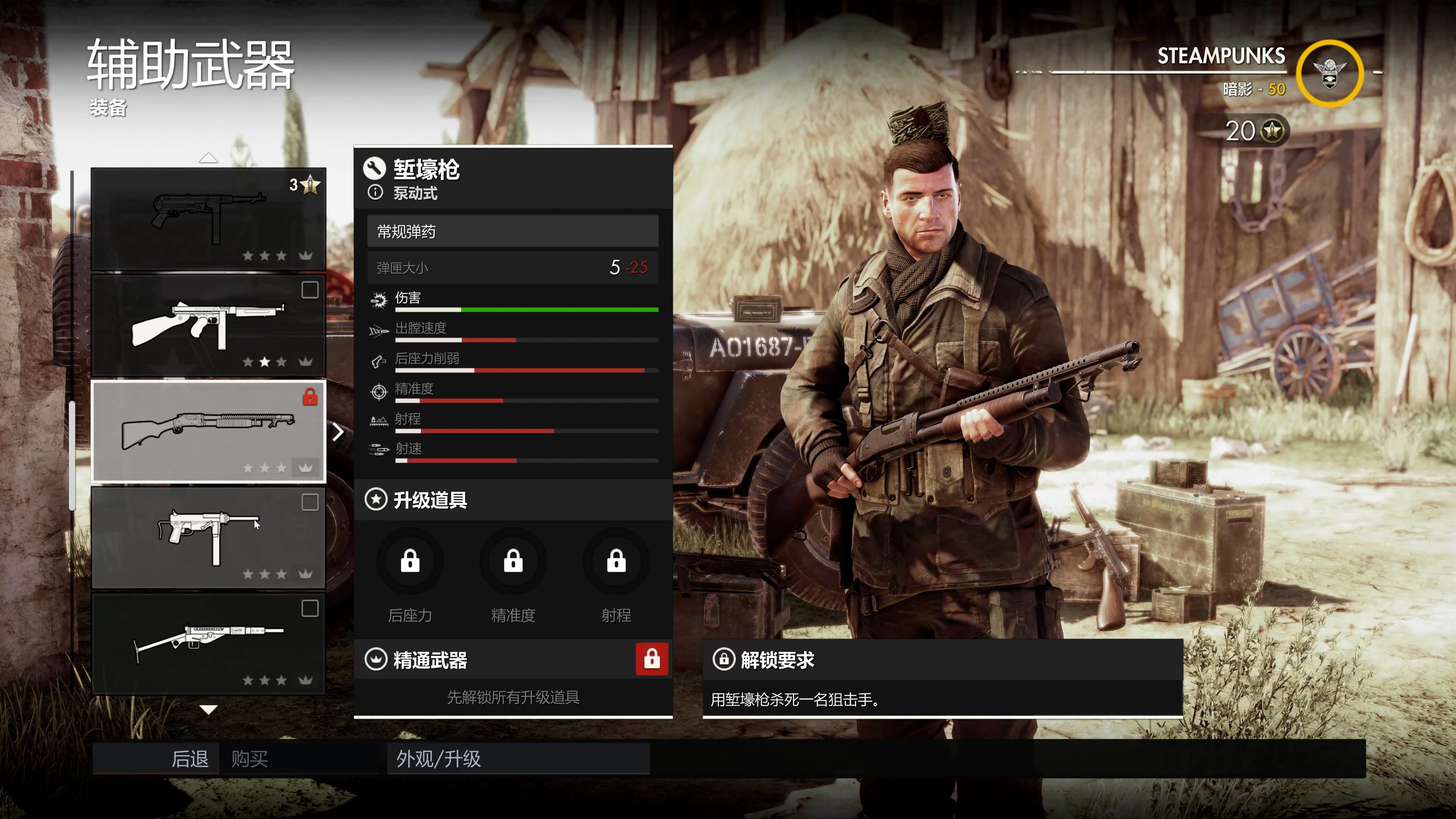The image size is (1456, 819).
Task: Click the red 精通武器 mastery lock
Action: tap(652, 659)
